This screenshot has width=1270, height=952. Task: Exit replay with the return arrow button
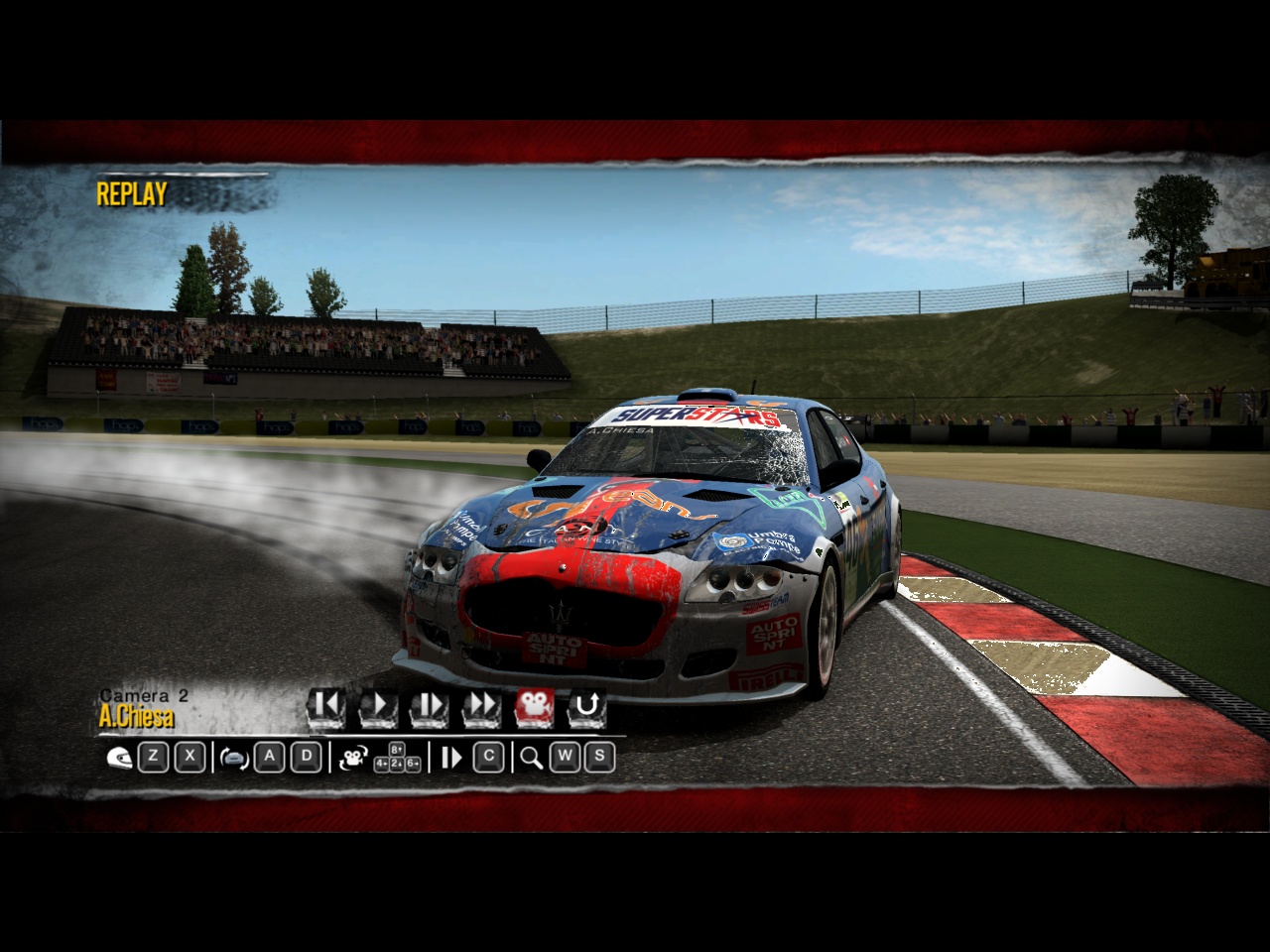point(586,706)
